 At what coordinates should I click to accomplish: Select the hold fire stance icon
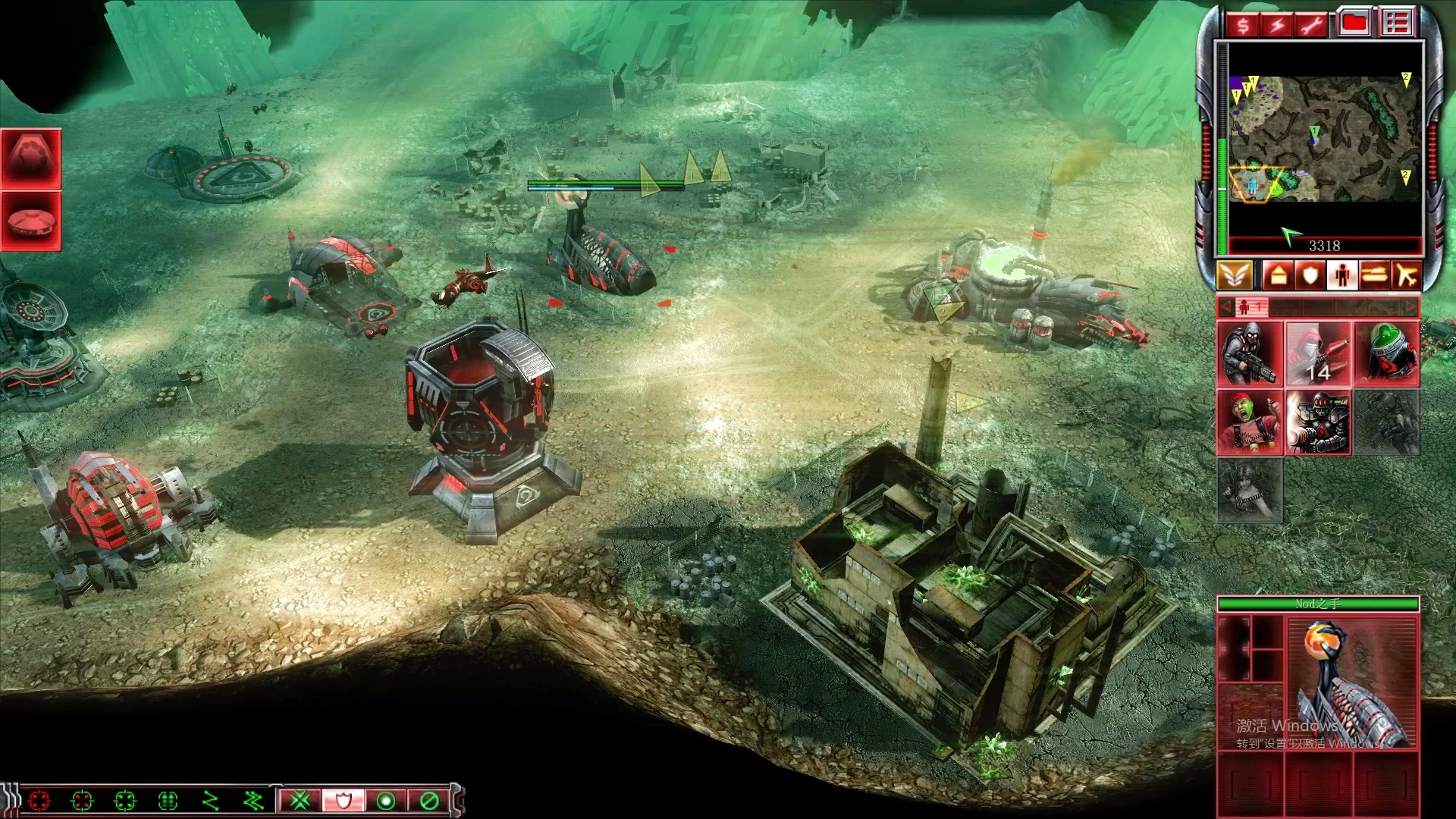(x=429, y=800)
